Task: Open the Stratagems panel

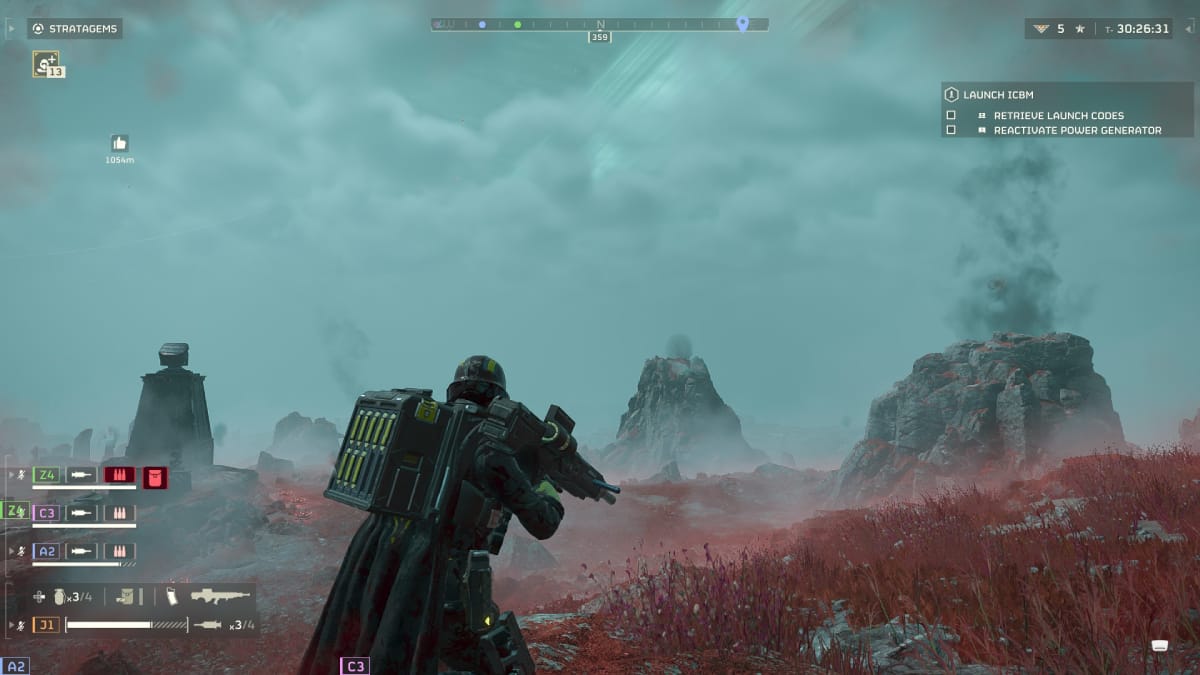Action: pos(75,28)
